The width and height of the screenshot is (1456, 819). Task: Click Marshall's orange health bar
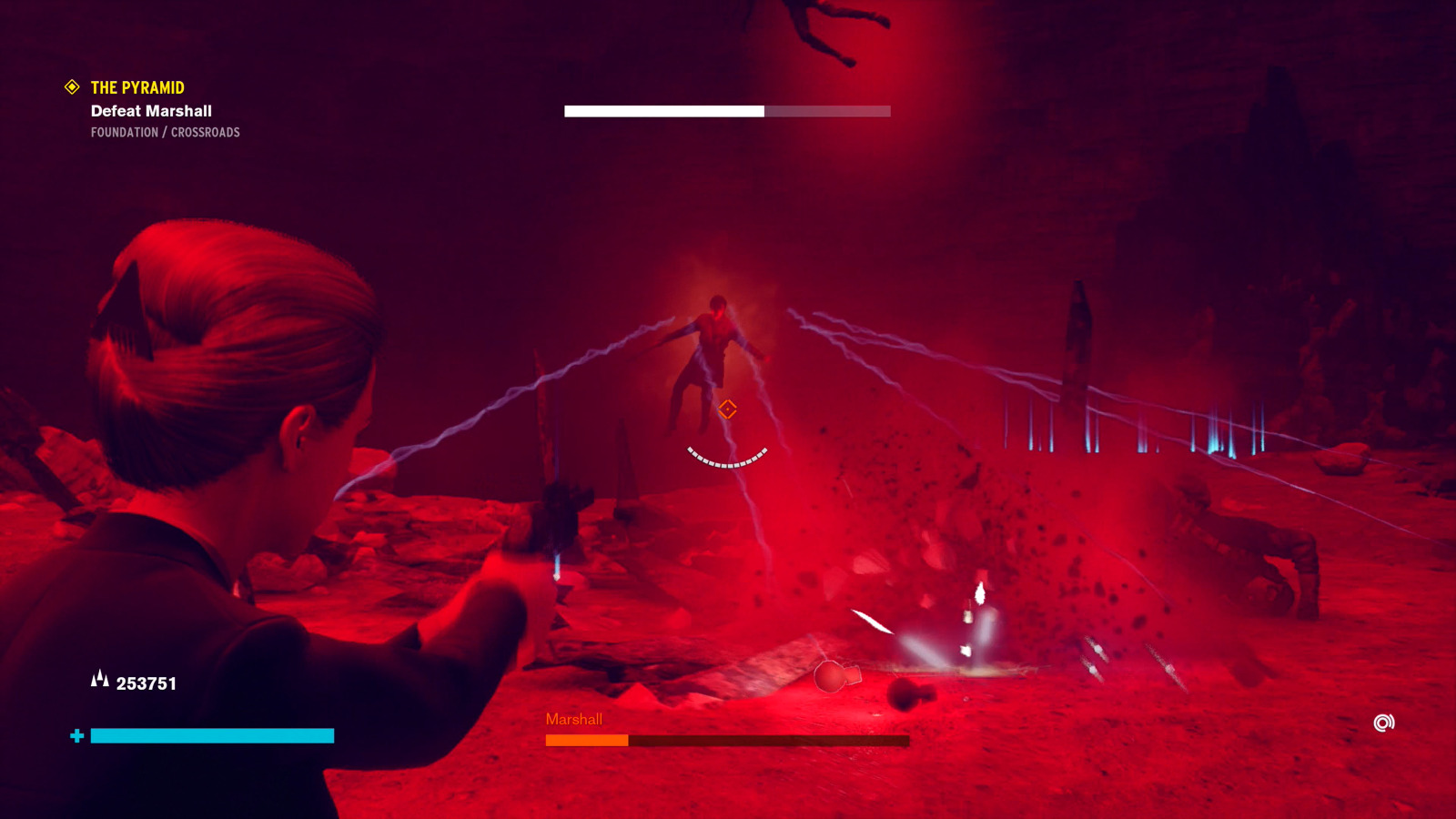[x=587, y=741]
